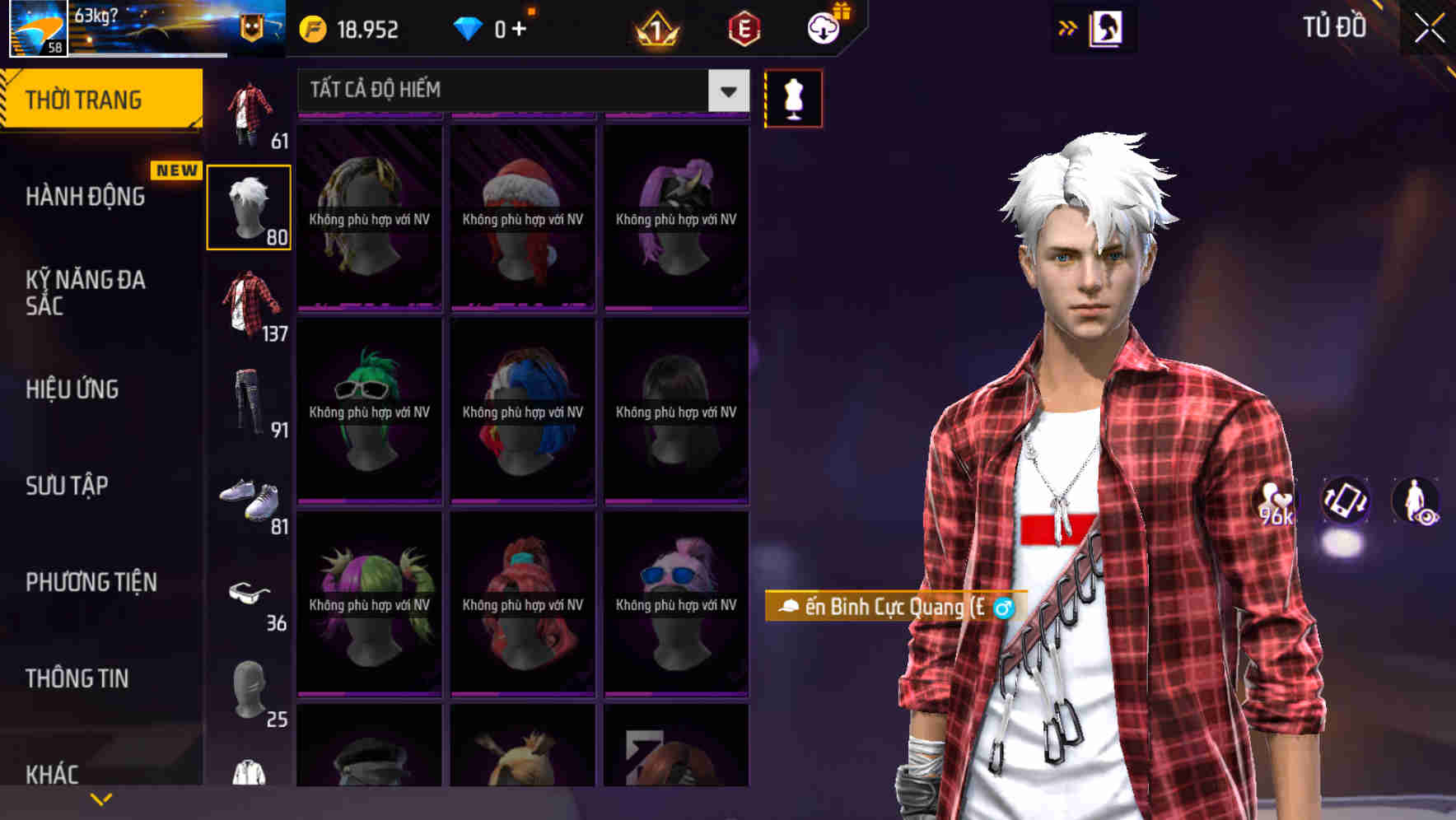
Task: Click the double-arrow expander near the gallery icon
Action: pyautogui.click(x=1066, y=27)
